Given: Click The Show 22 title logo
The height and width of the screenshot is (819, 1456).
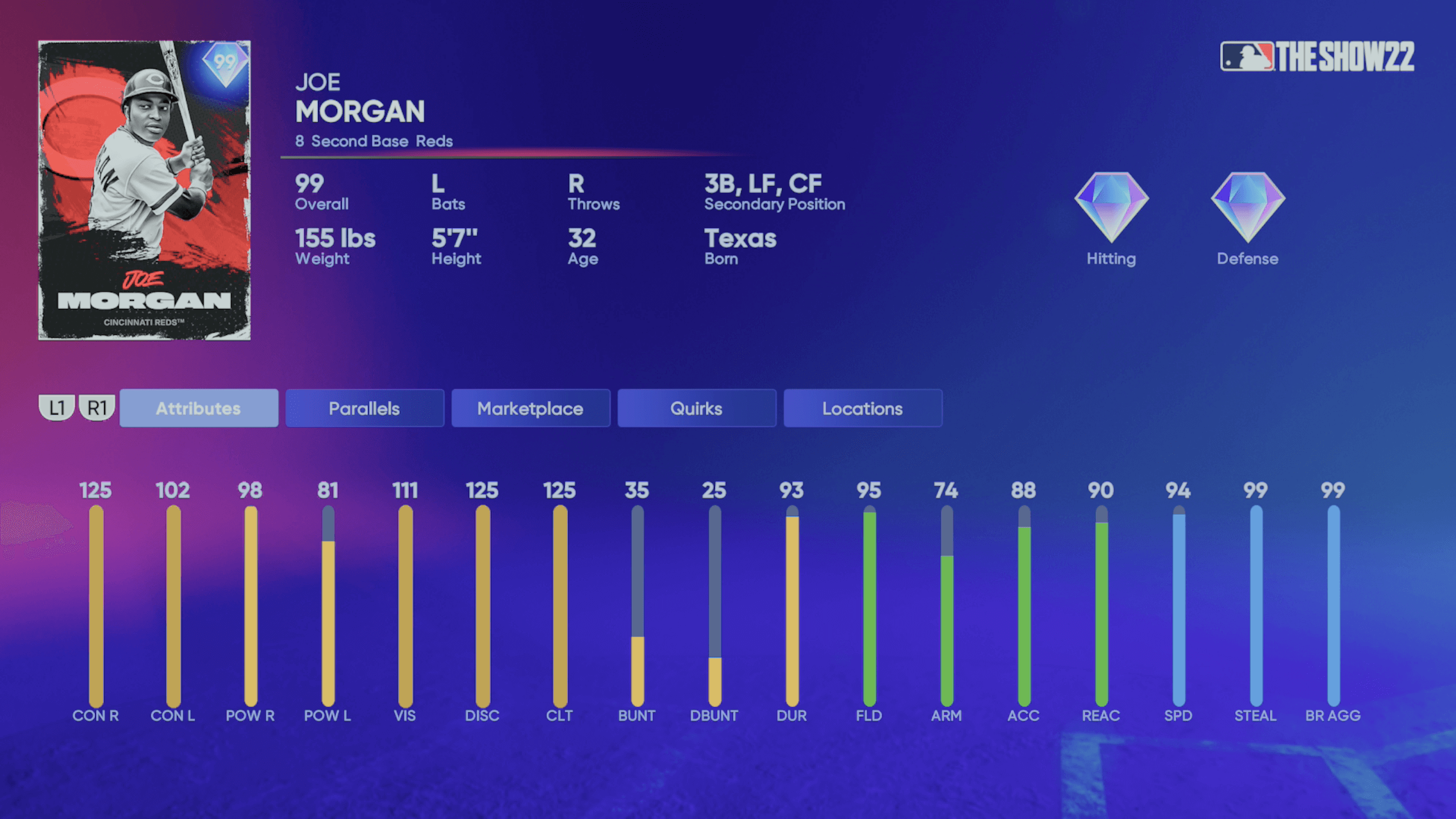Looking at the screenshot, I should tap(1348, 57).
